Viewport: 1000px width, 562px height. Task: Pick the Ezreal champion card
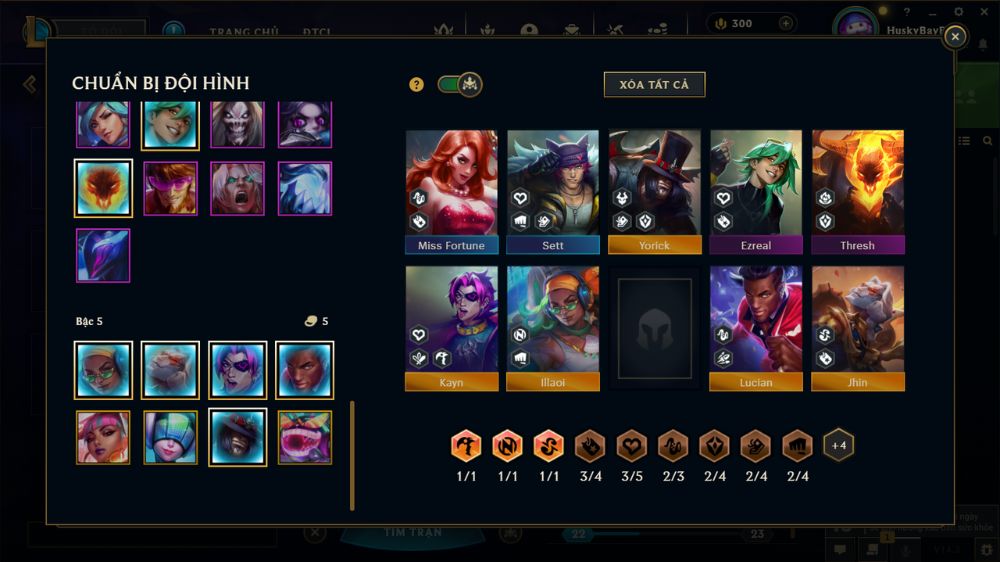pyautogui.click(x=756, y=191)
